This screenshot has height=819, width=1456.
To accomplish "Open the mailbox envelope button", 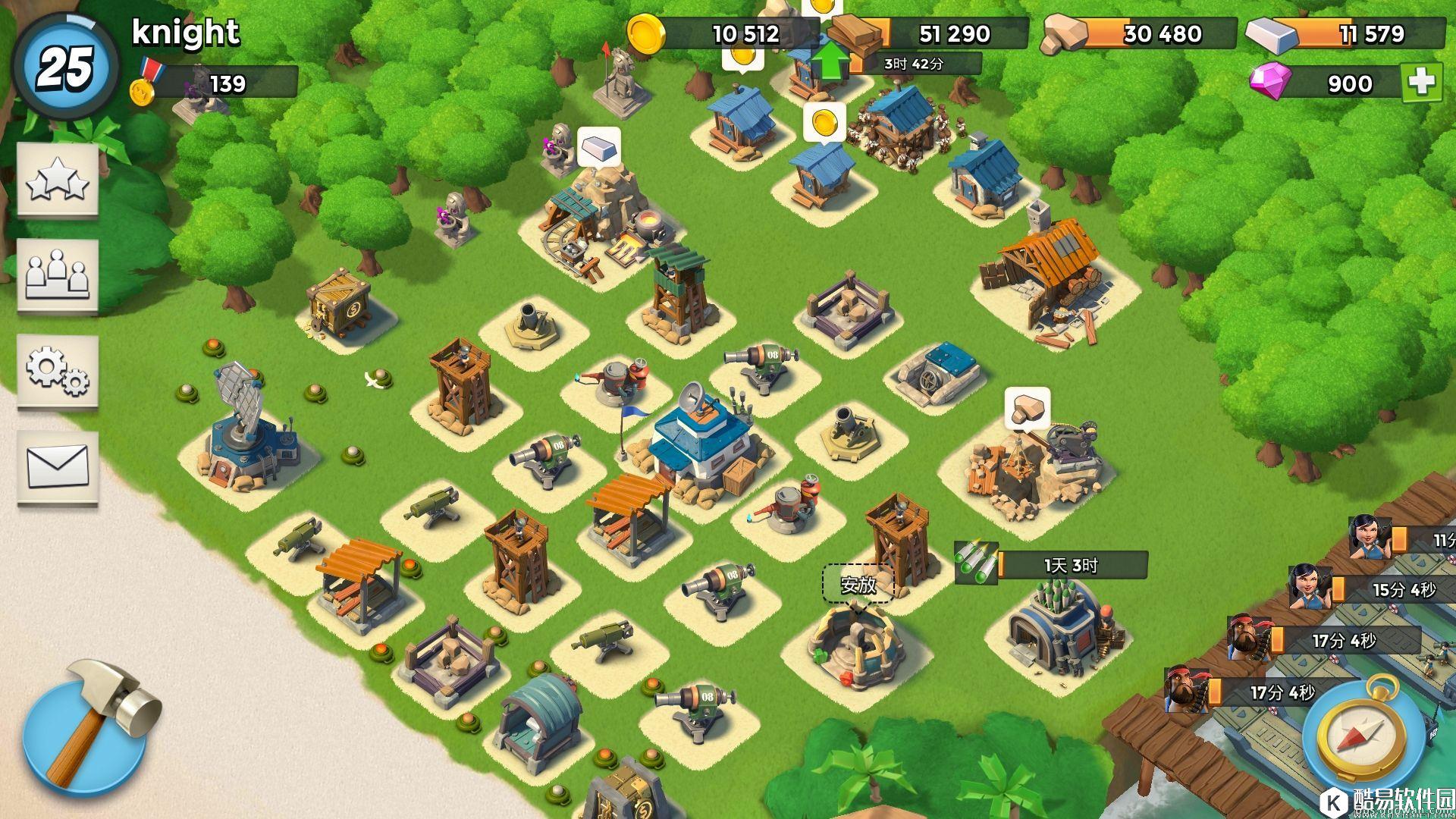I will (58, 466).
